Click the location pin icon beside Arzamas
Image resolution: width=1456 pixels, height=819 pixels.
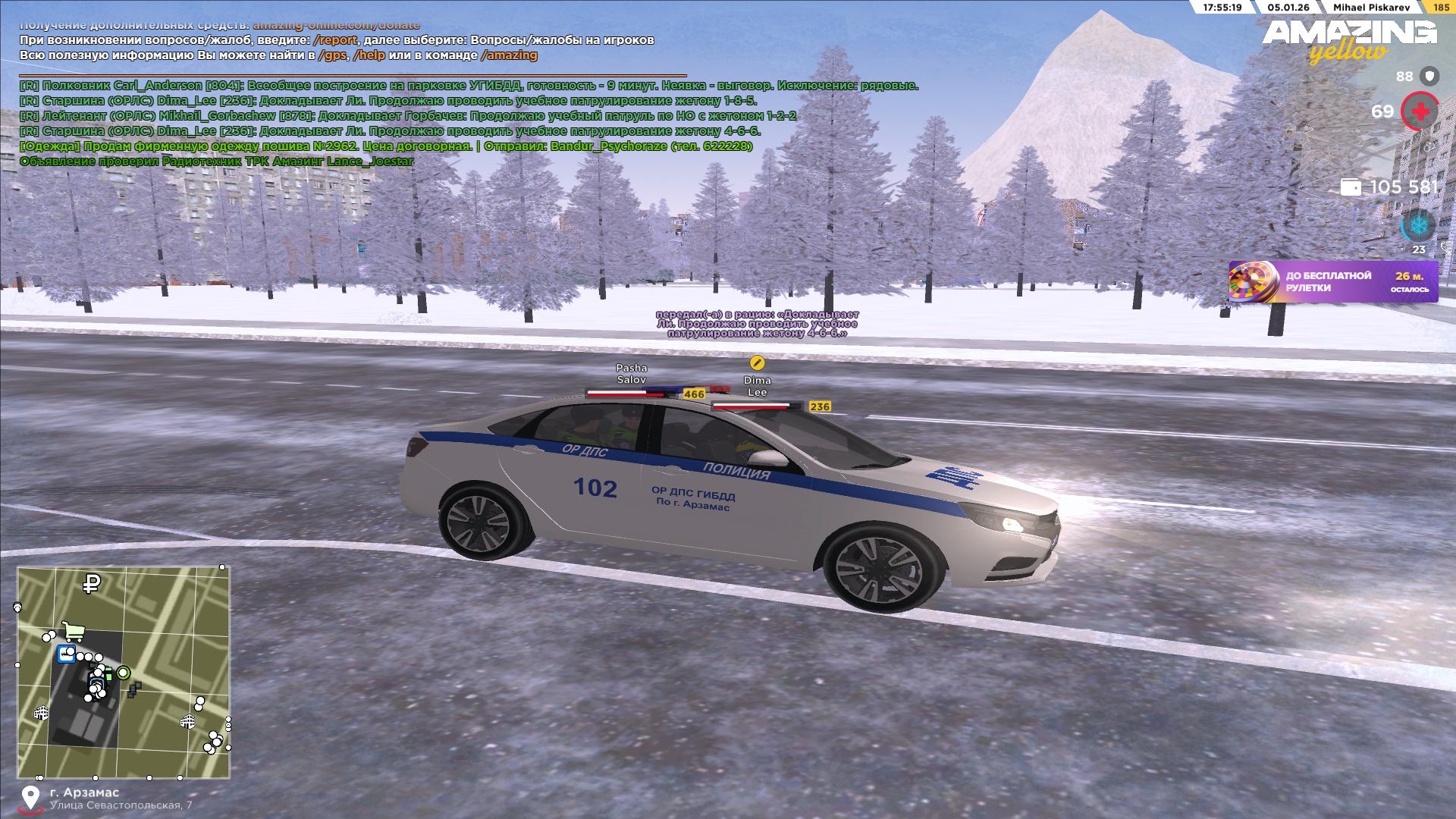pyautogui.click(x=30, y=798)
